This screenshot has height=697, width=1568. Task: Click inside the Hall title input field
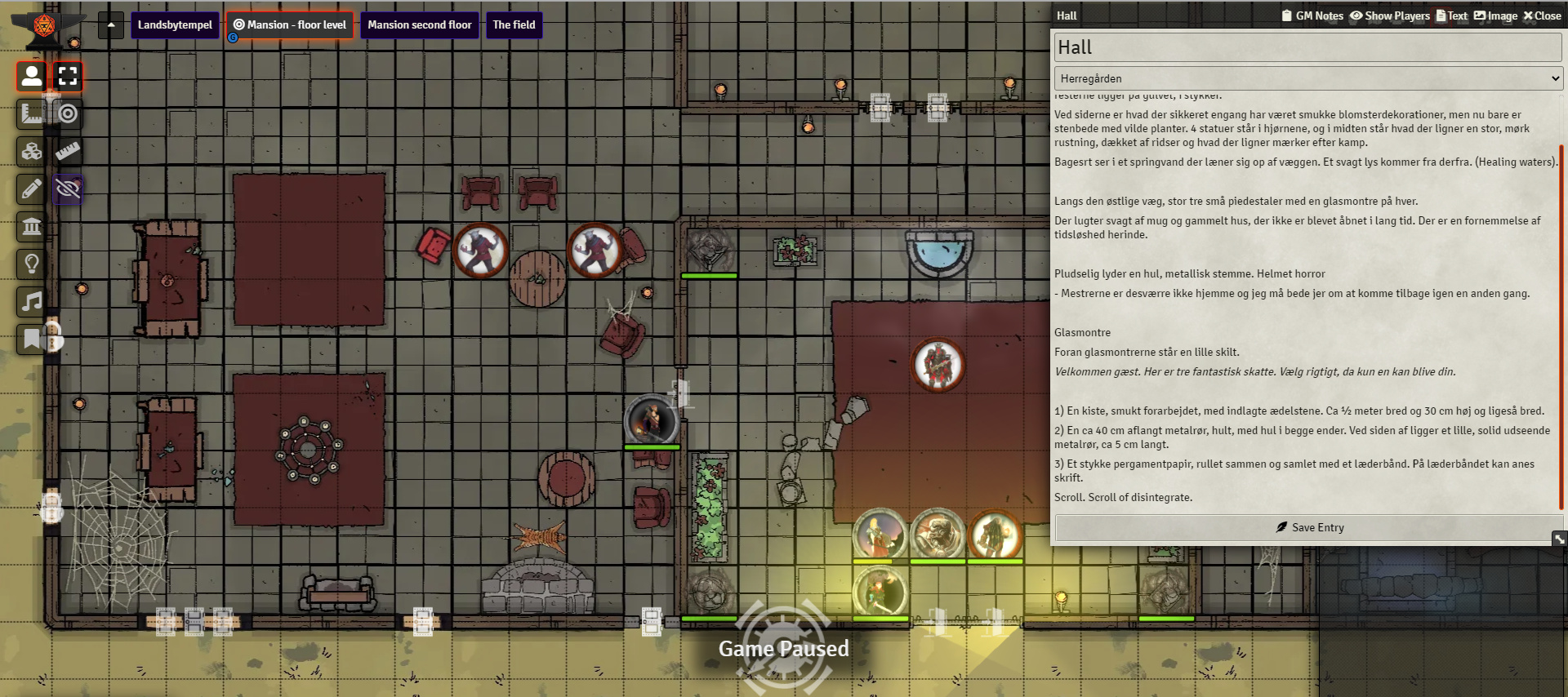pos(1307,47)
